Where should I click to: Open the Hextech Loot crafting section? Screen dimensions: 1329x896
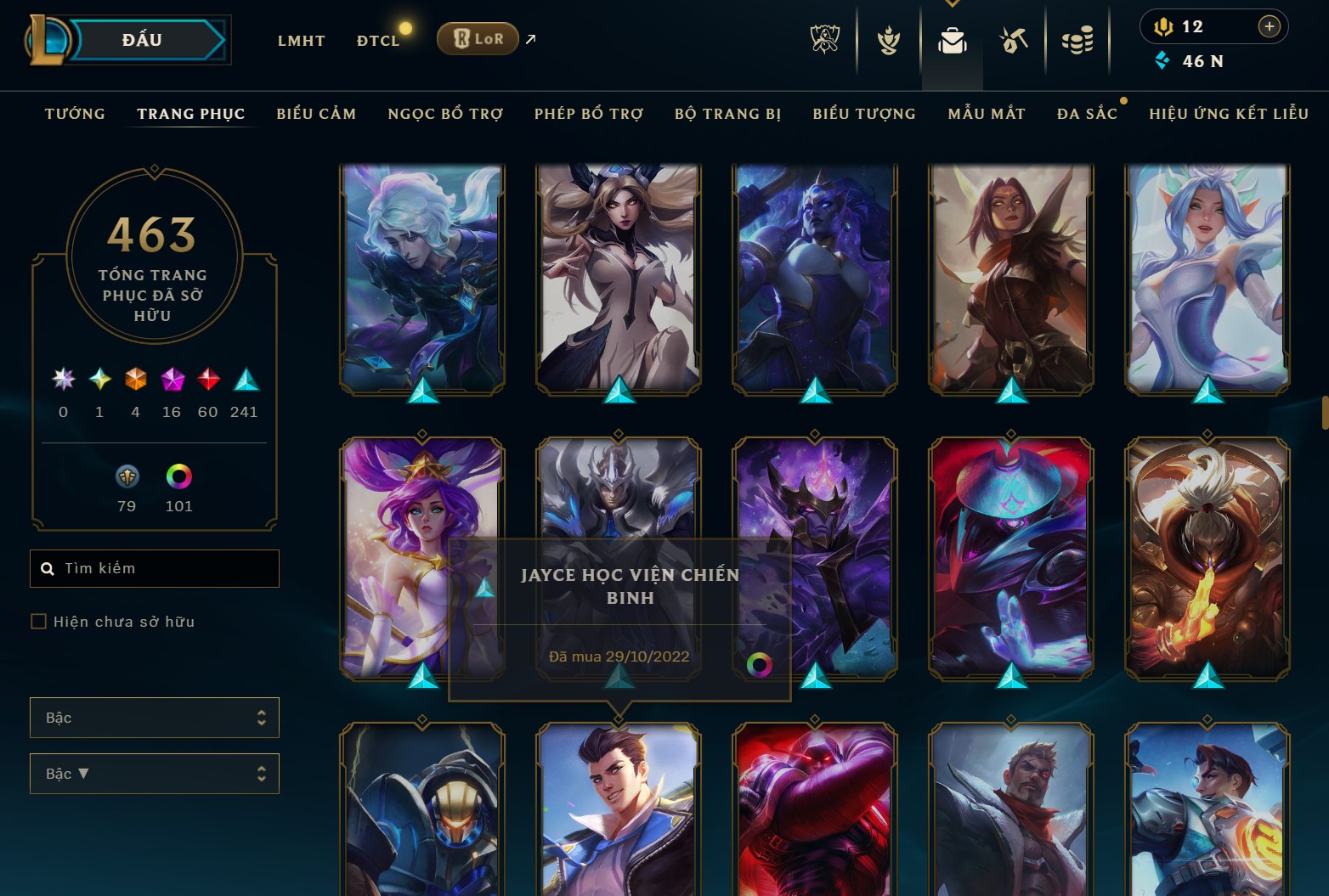coord(1015,40)
